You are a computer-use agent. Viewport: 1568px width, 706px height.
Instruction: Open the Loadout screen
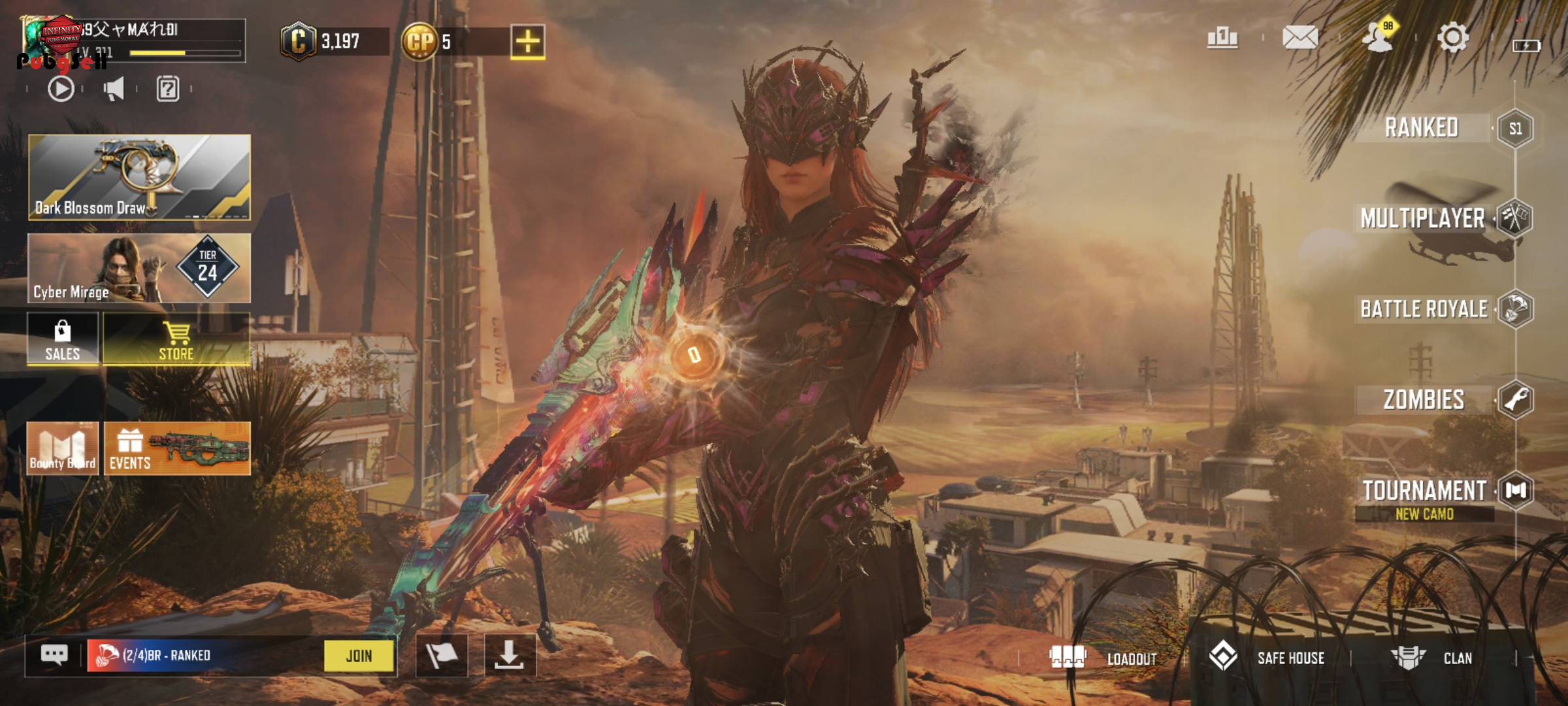1104,658
